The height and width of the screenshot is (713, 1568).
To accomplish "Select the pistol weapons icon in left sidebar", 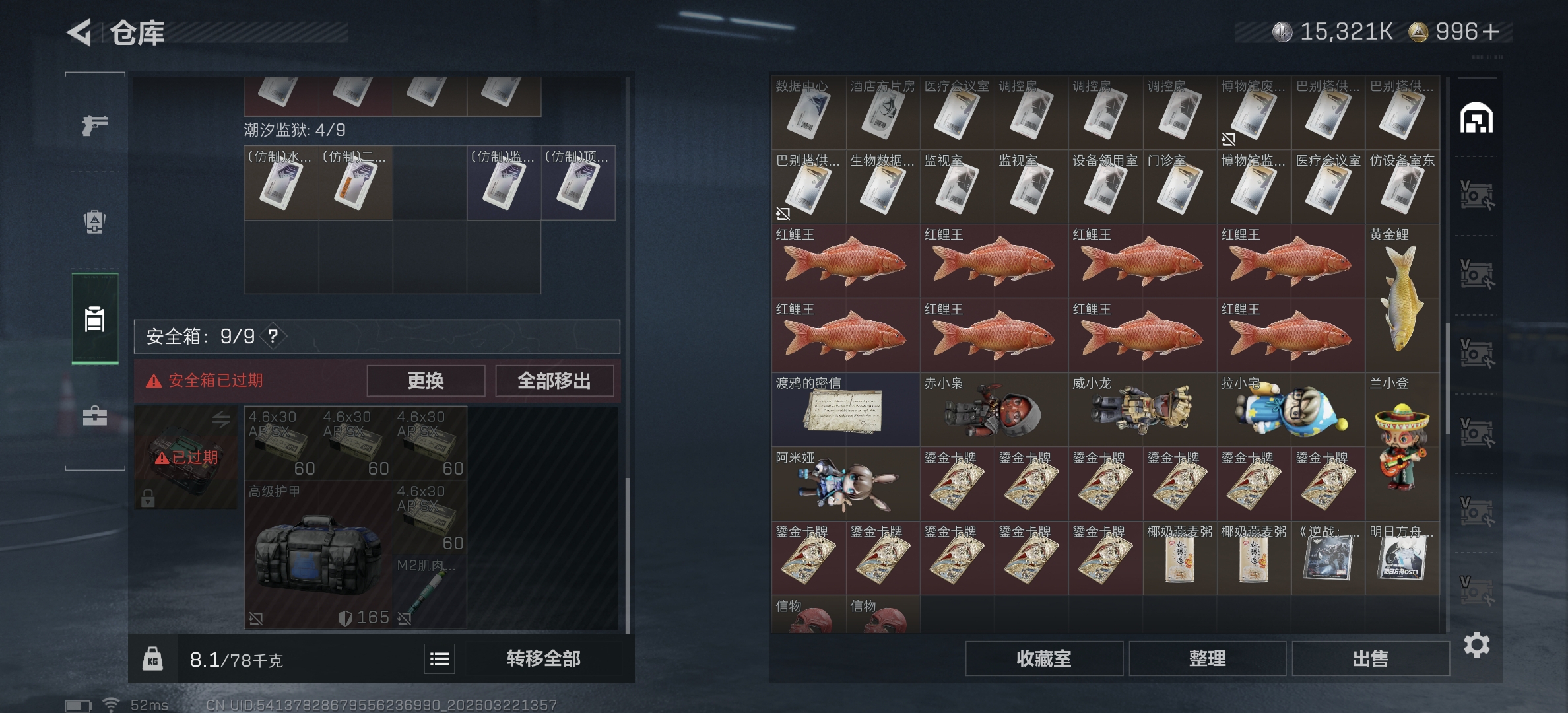I will click(x=94, y=124).
